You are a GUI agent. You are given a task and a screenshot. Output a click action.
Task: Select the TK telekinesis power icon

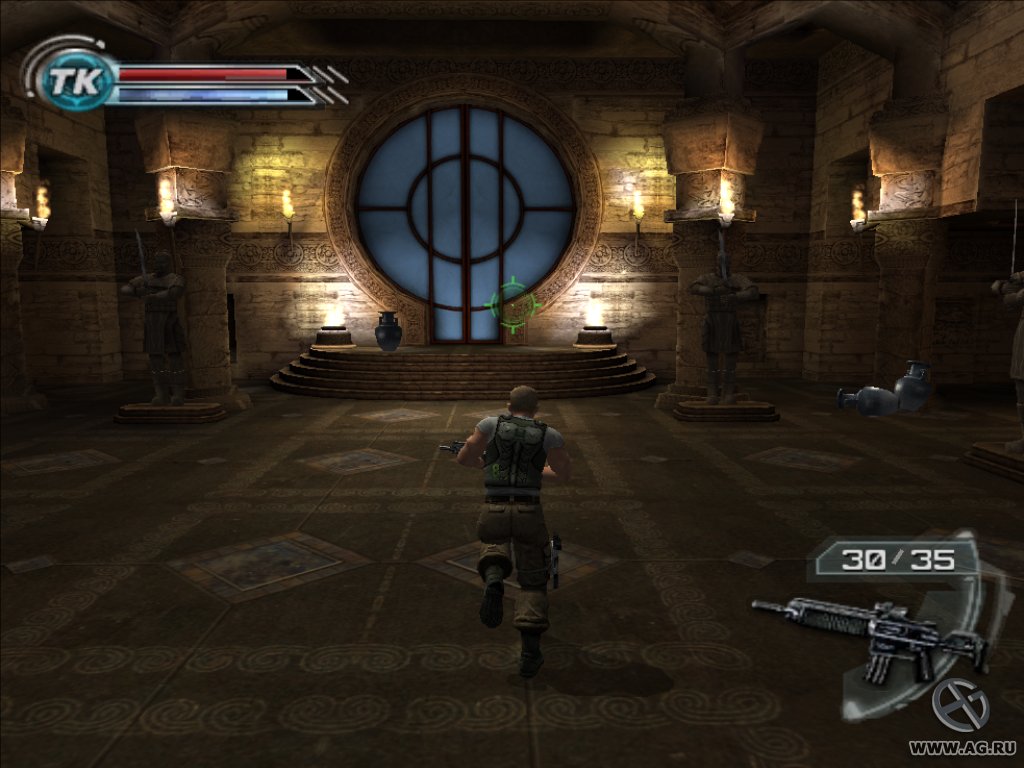pyautogui.click(x=74, y=81)
